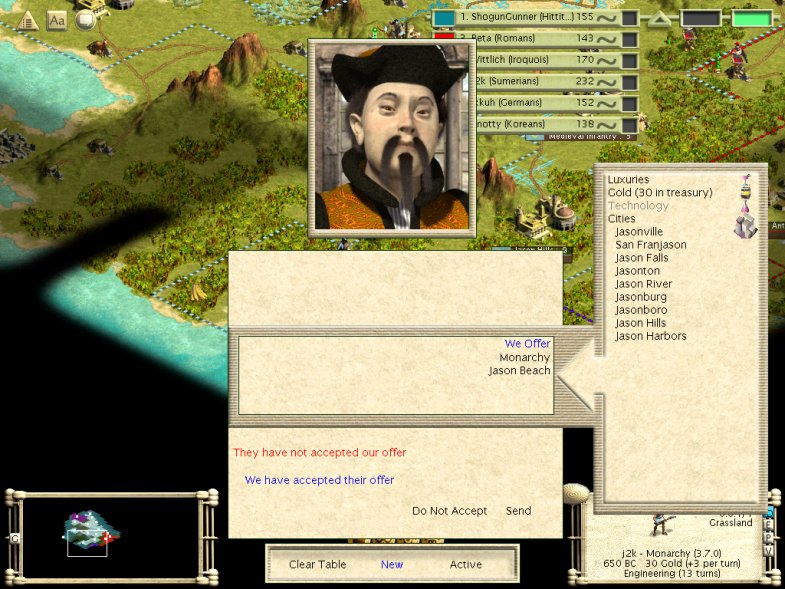Add Jasonville to the offer
Image resolution: width=785 pixels, height=589 pixels.
click(x=639, y=232)
